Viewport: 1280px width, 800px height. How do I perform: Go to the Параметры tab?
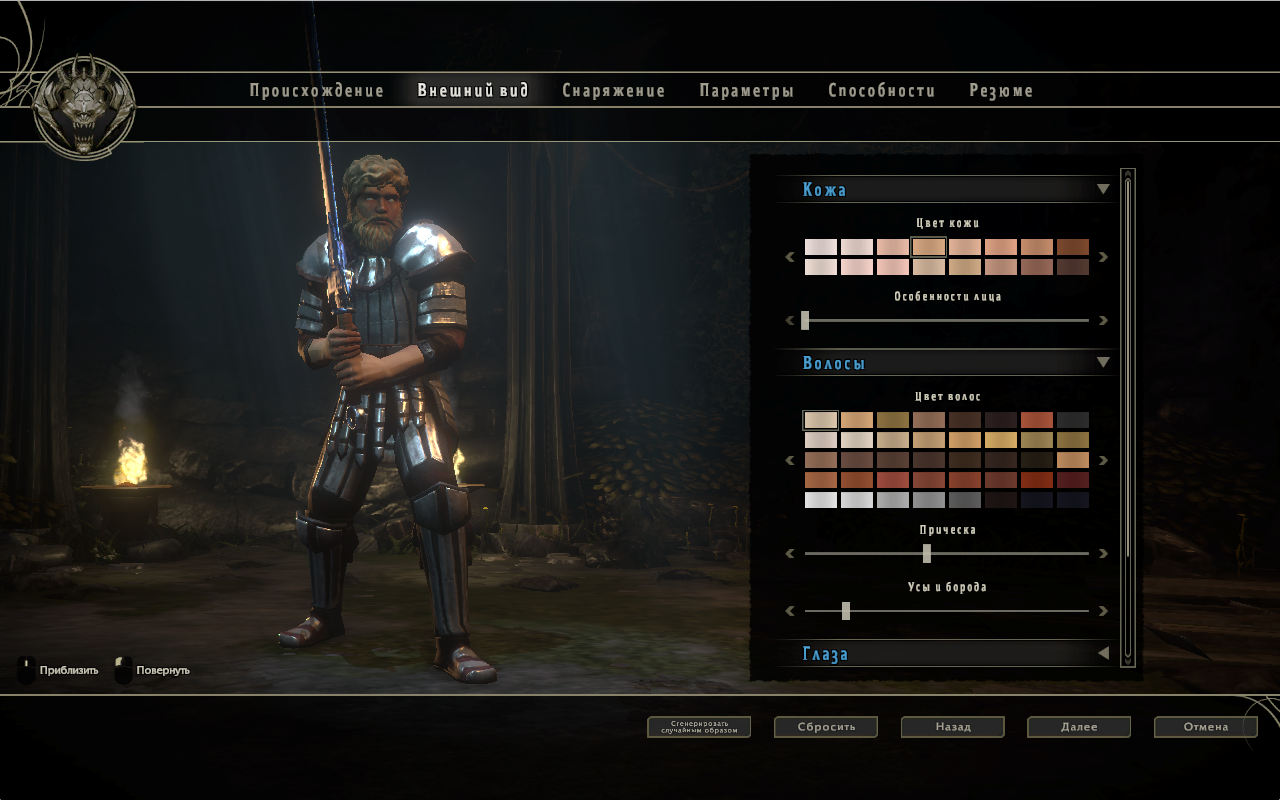746,91
